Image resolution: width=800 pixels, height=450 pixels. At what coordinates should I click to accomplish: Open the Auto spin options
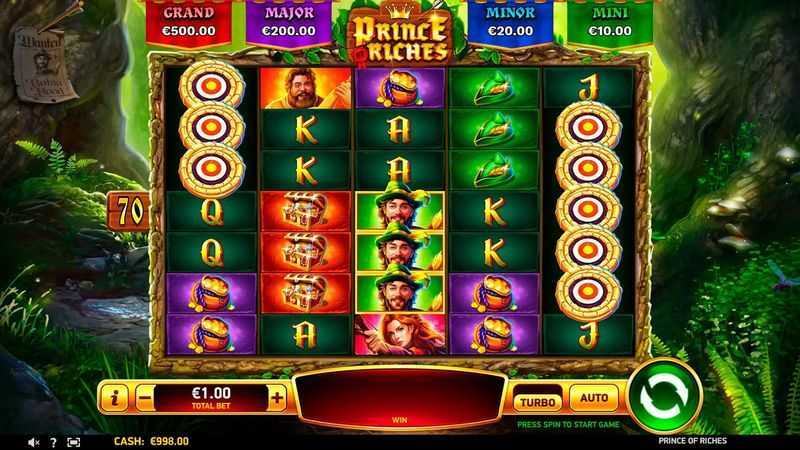(594, 398)
